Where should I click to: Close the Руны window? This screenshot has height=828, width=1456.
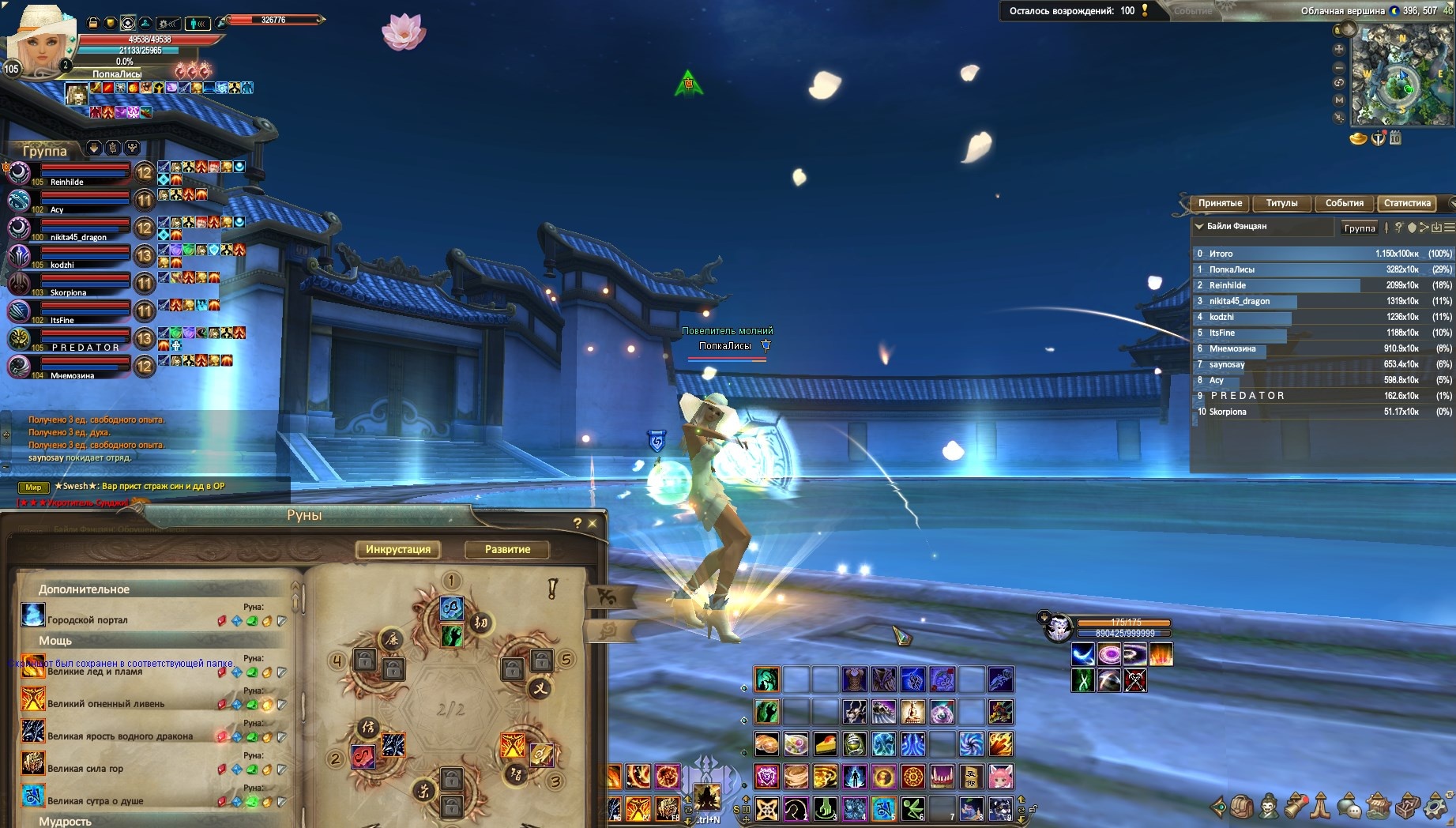pos(593,523)
